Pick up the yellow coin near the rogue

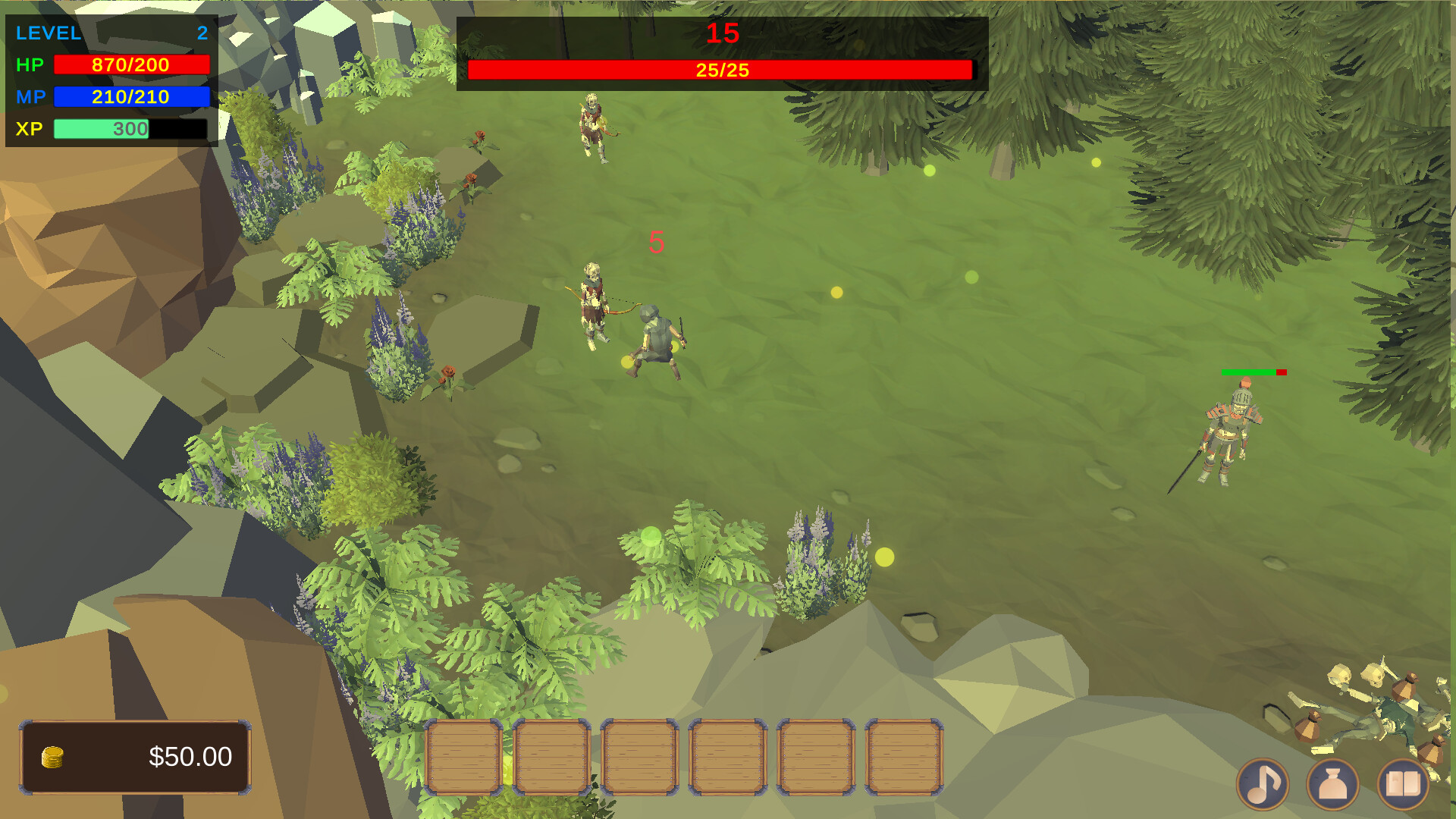[626, 360]
